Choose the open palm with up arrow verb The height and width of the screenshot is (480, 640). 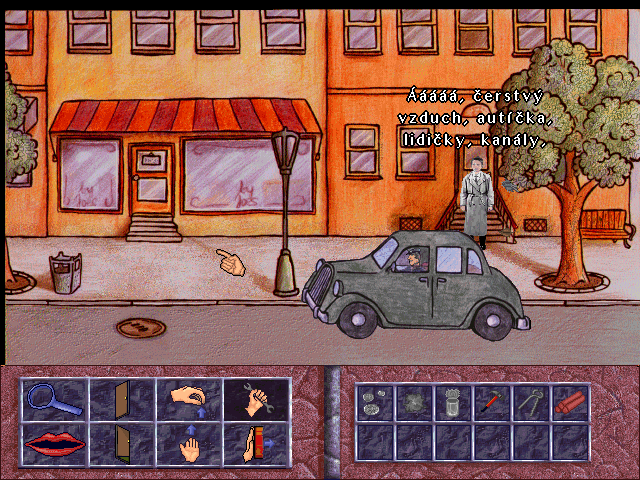point(187,444)
